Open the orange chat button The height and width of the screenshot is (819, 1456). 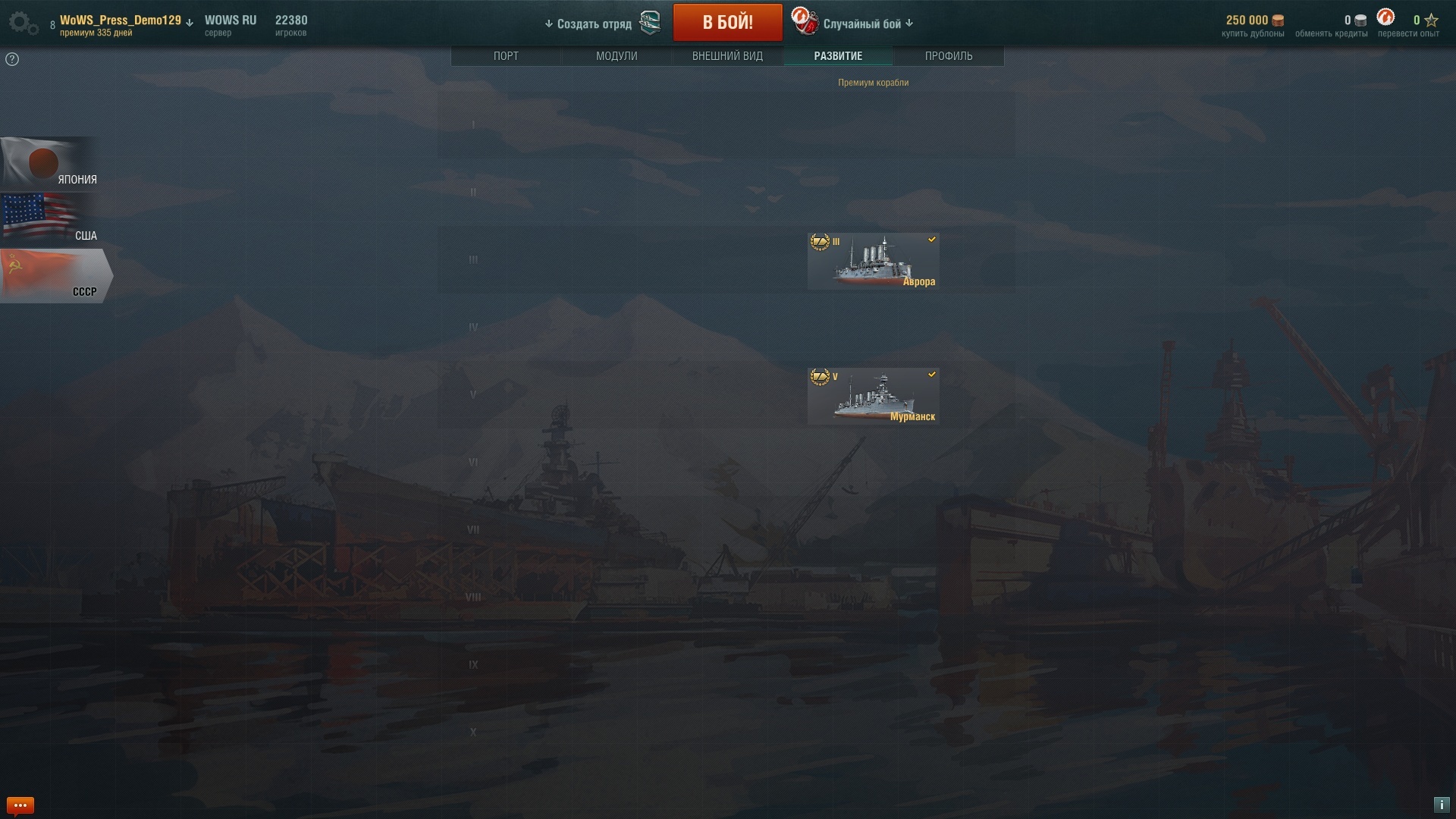click(x=20, y=805)
